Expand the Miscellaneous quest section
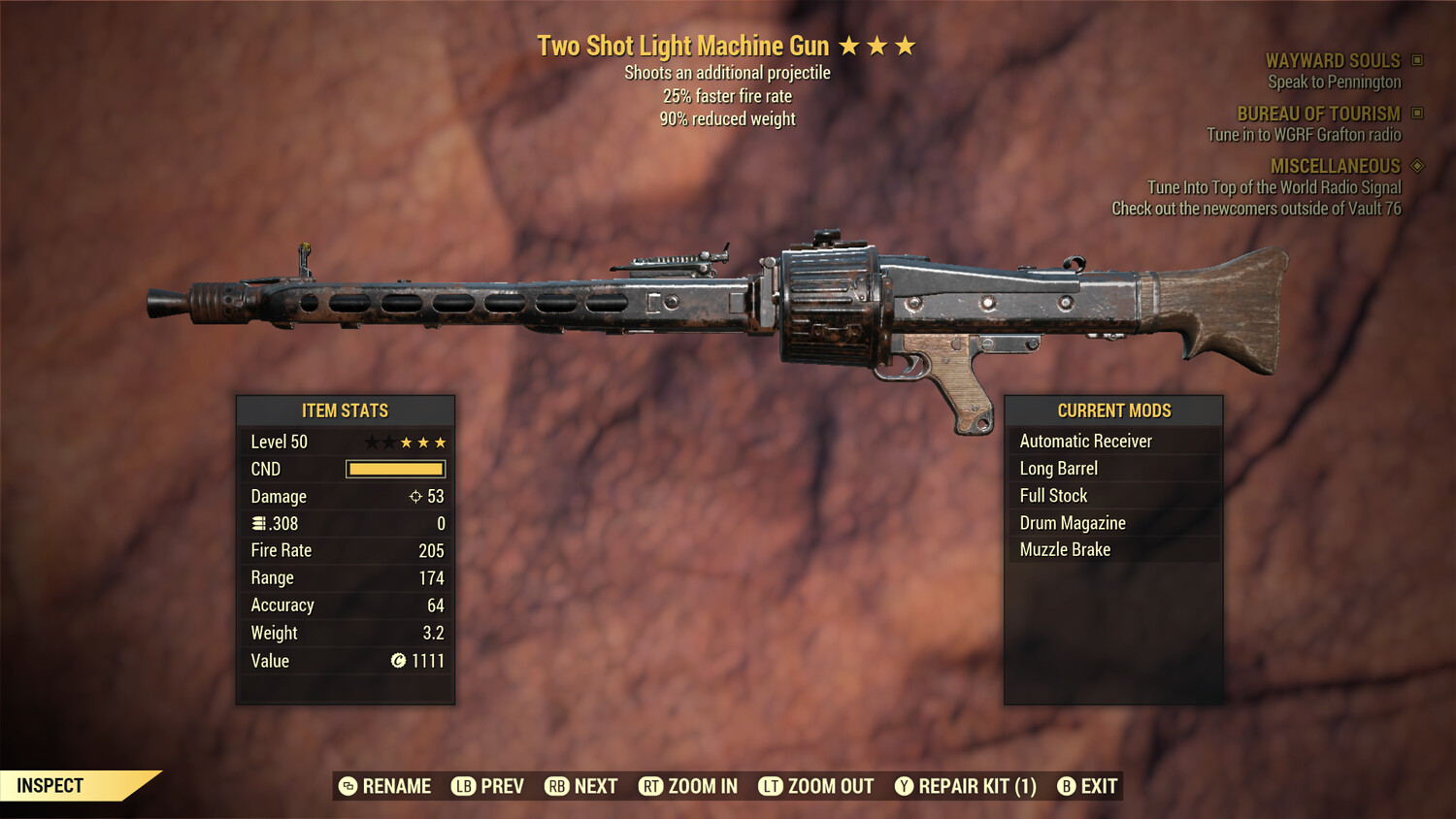 (1336, 166)
